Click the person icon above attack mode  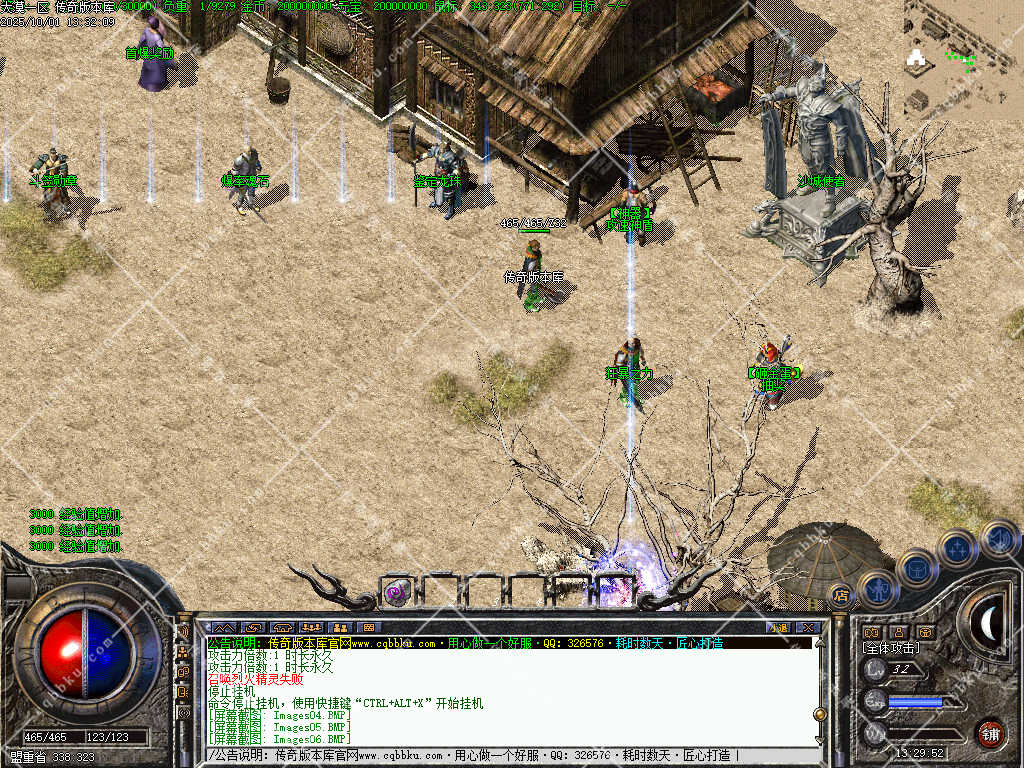[x=897, y=632]
